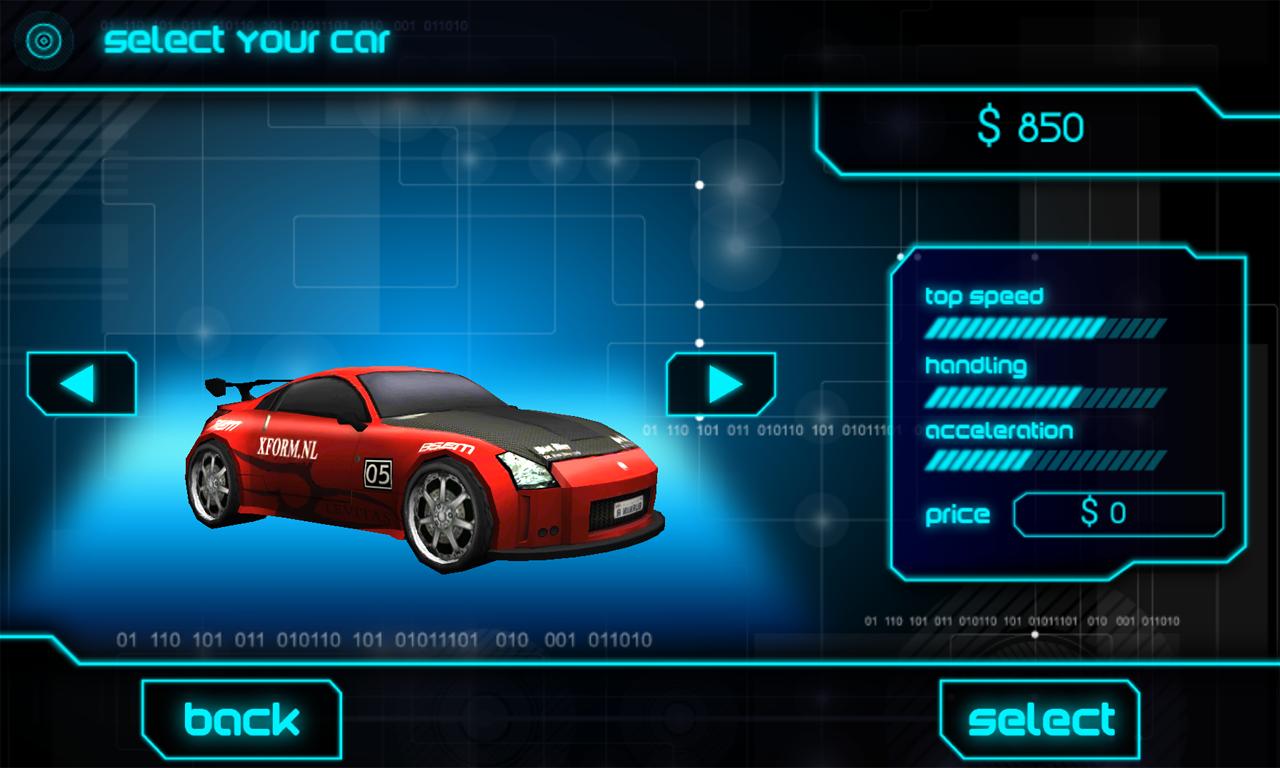Click the 'price' label

(956, 515)
